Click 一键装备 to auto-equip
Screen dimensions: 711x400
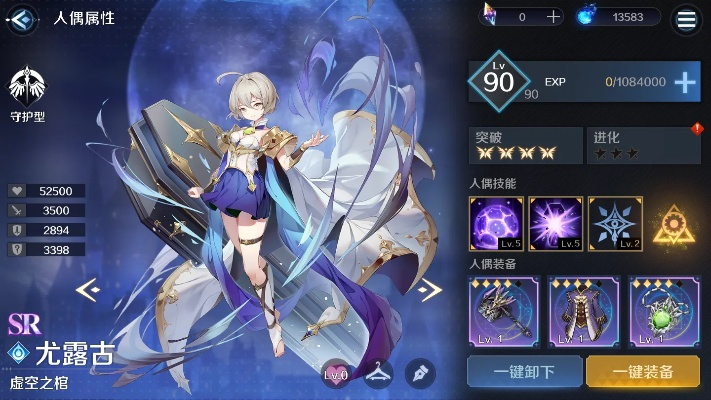[x=643, y=371]
